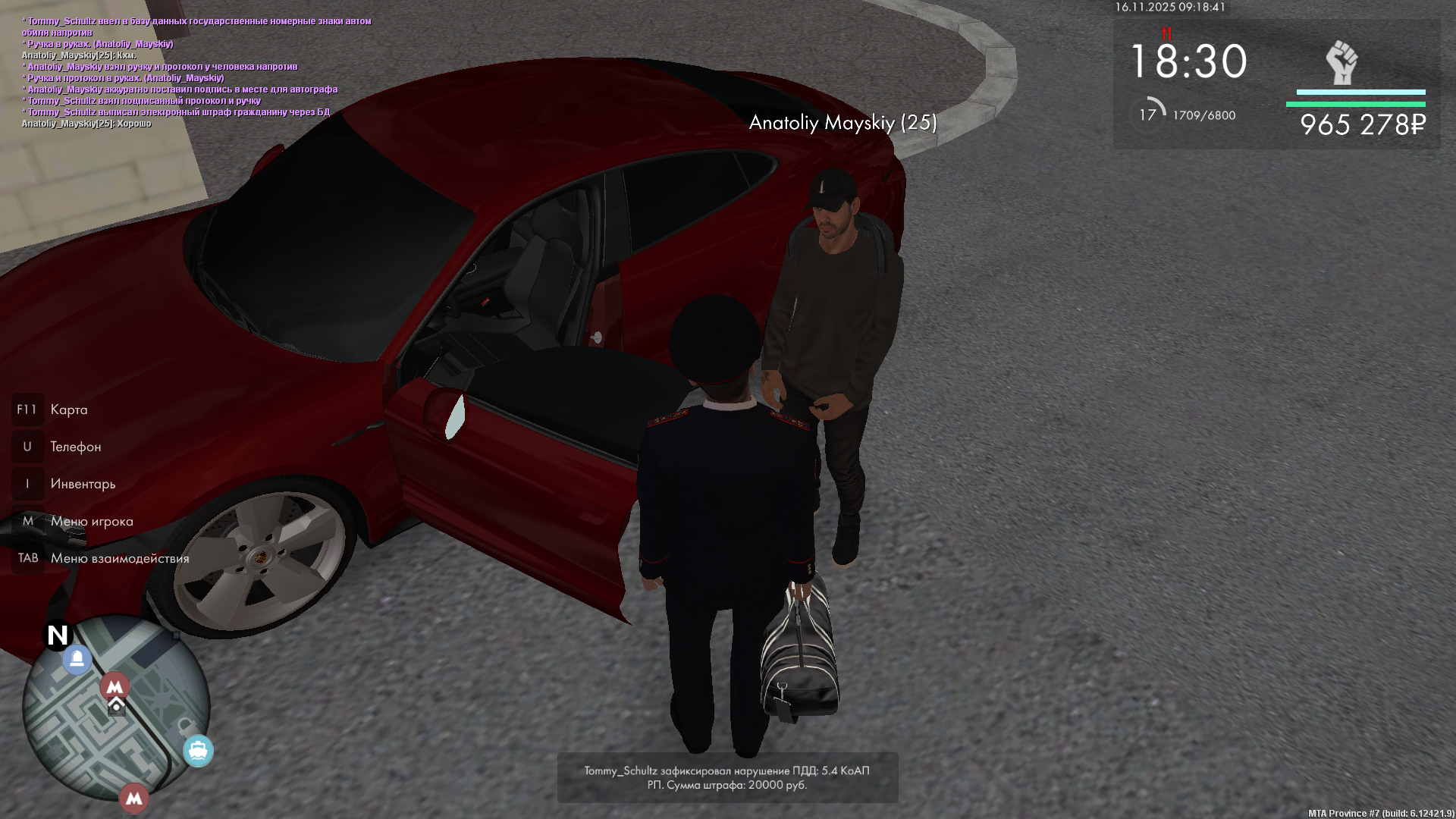Image resolution: width=1456 pixels, height=819 pixels.
Task: Click the small house marker on the minimap
Action: [x=116, y=708]
